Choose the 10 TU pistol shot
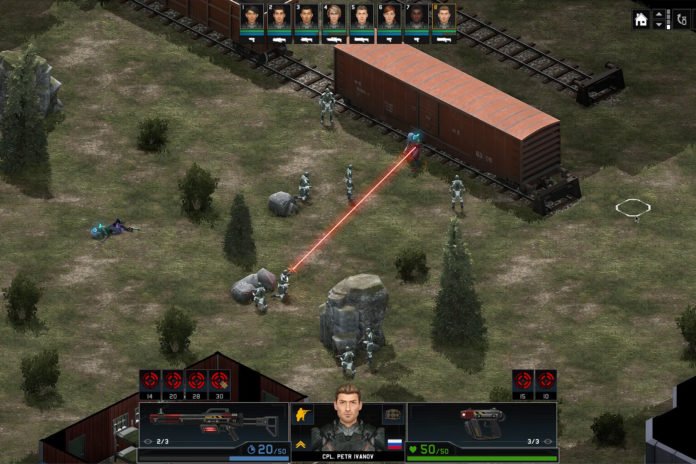Image resolution: width=696 pixels, height=464 pixels. click(546, 381)
